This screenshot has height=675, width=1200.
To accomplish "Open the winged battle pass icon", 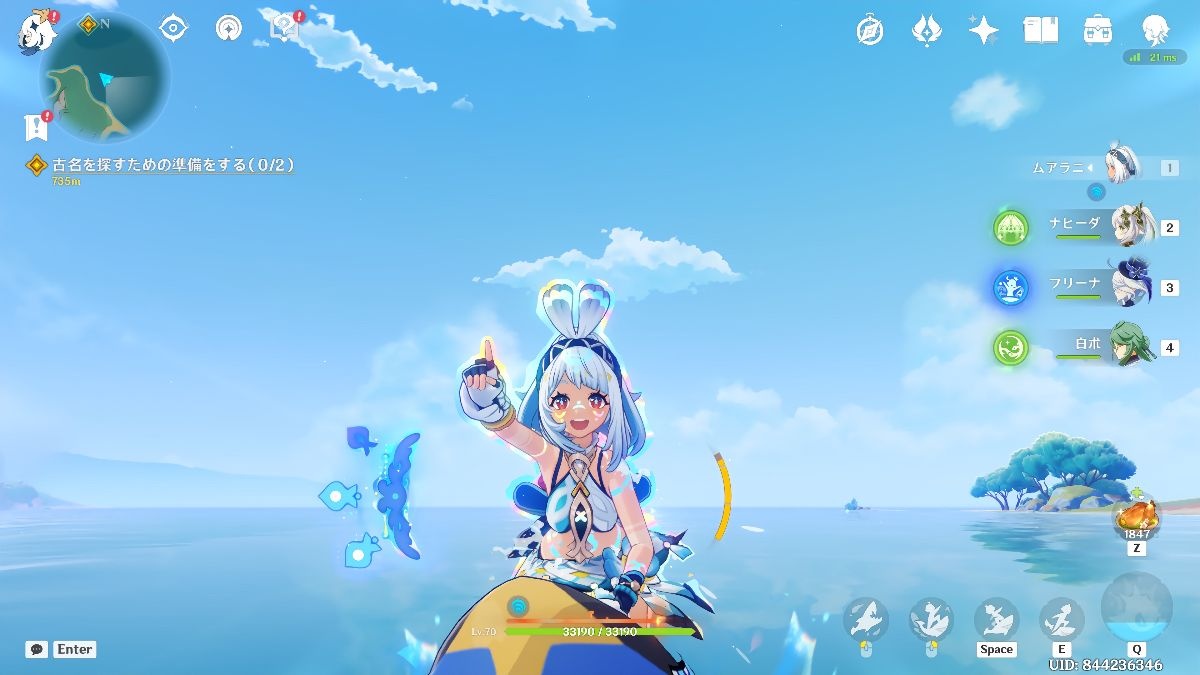I will [x=926, y=30].
